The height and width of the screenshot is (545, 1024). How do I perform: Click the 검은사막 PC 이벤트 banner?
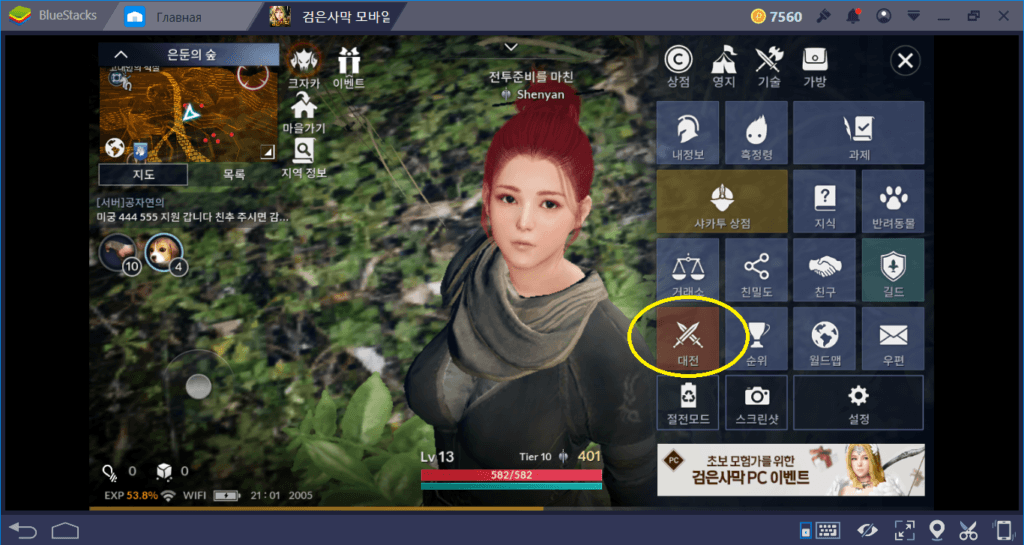pyautogui.click(x=790, y=471)
